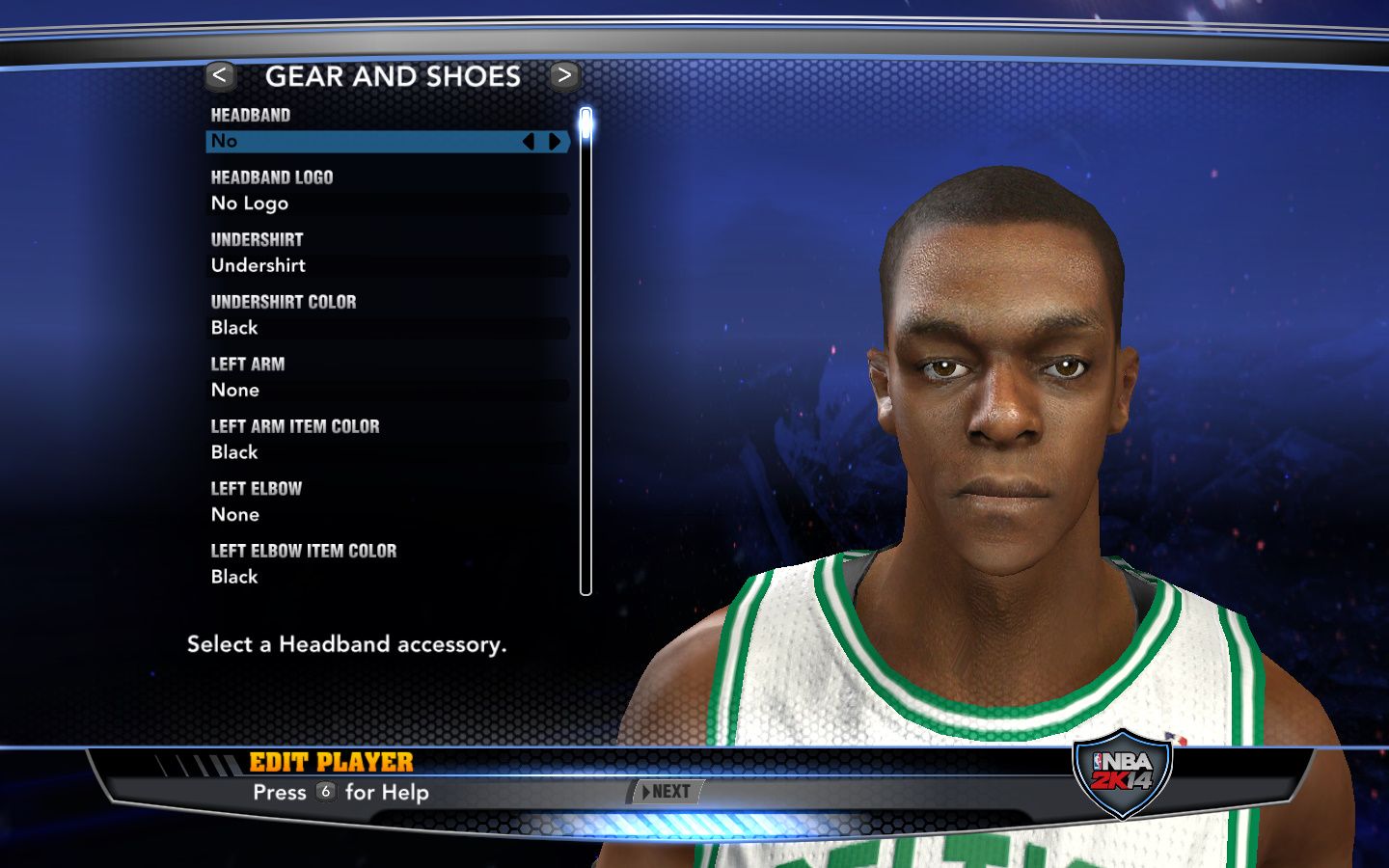Open the Undershirt Color setting
The width and height of the screenshot is (1389, 868).
click(388, 328)
